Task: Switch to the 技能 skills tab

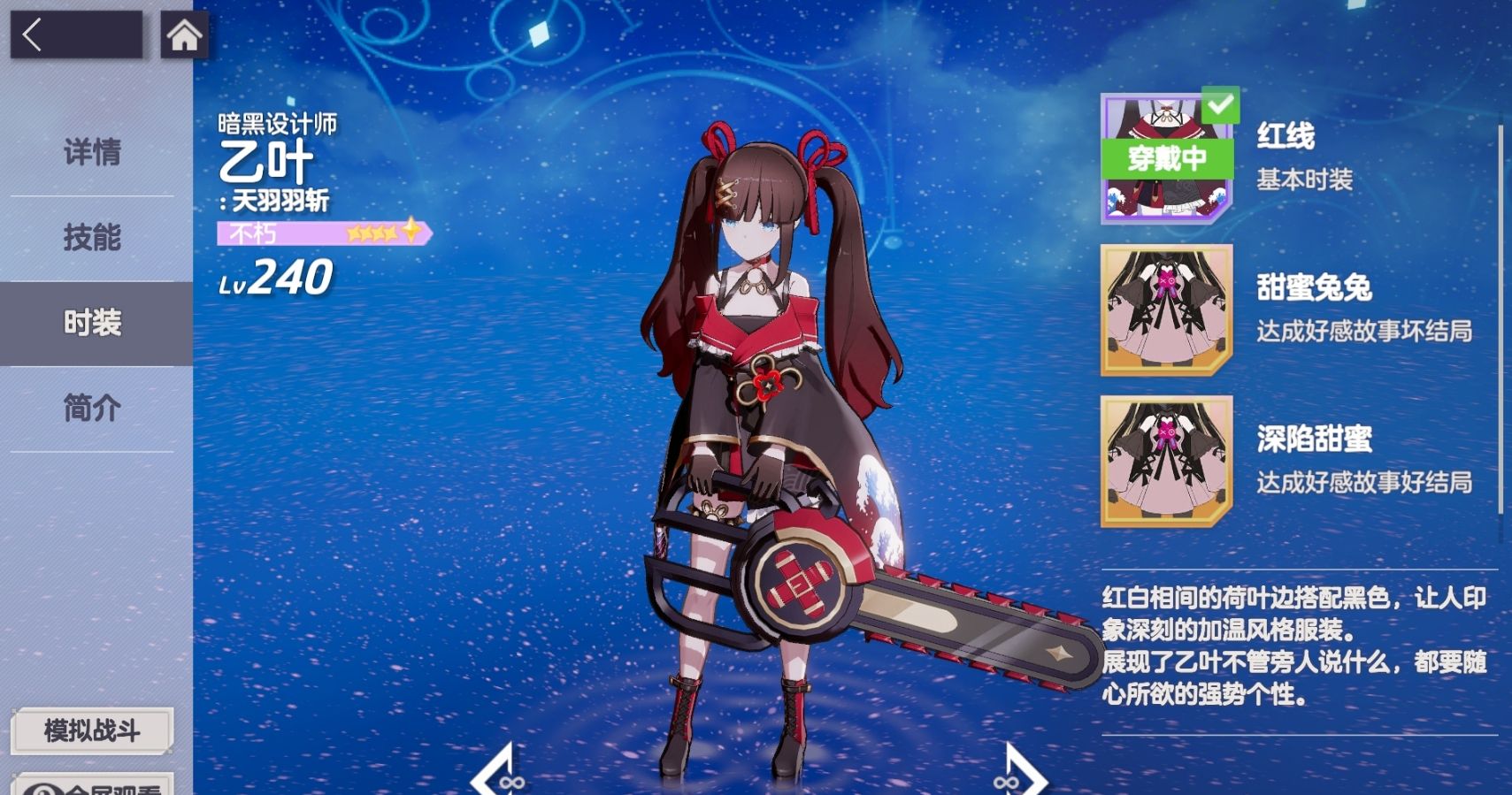Action: [92, 237]
